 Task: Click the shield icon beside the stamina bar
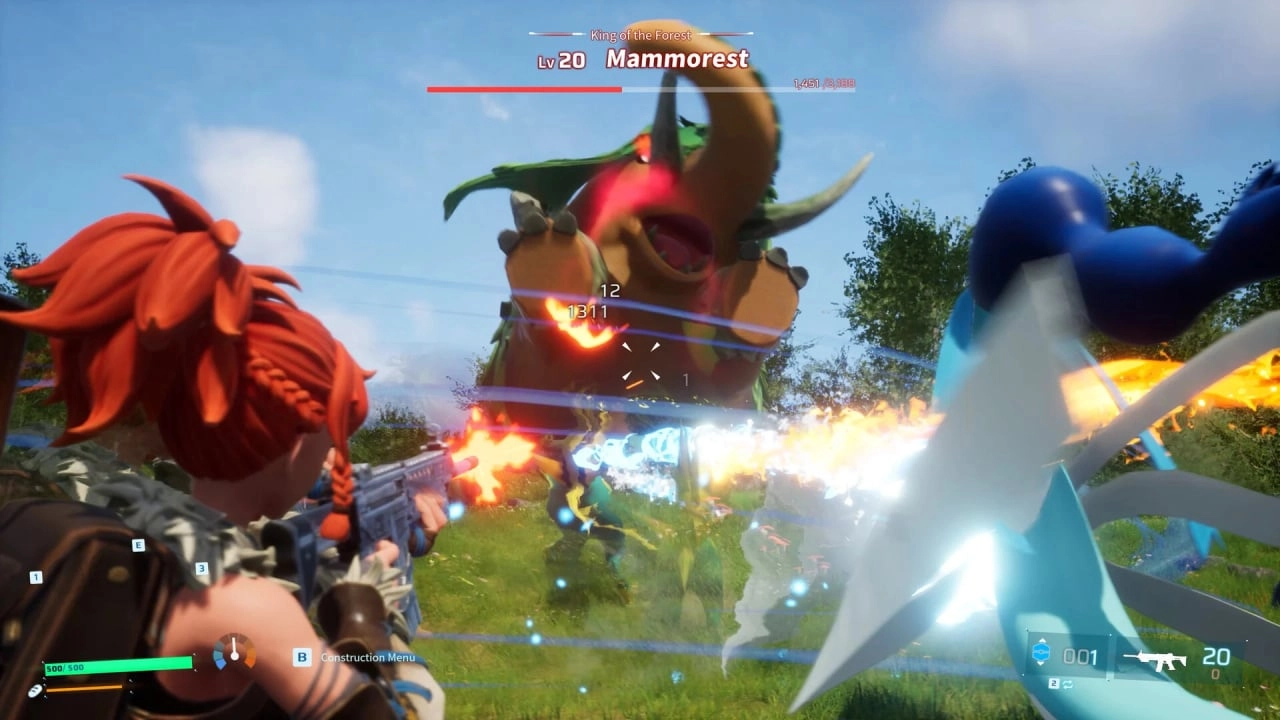click(35, 690)
